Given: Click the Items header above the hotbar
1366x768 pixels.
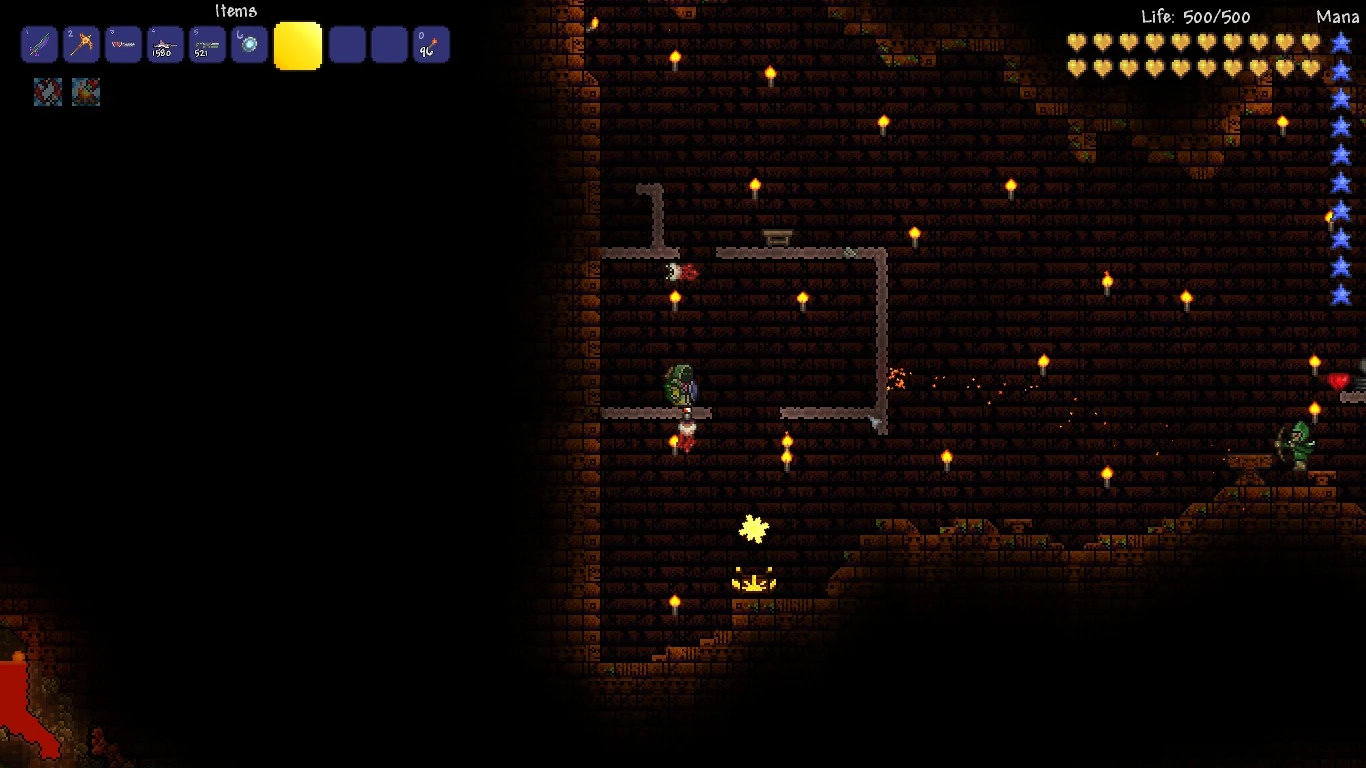Looking at the screenshot, I should click(236, 11).
